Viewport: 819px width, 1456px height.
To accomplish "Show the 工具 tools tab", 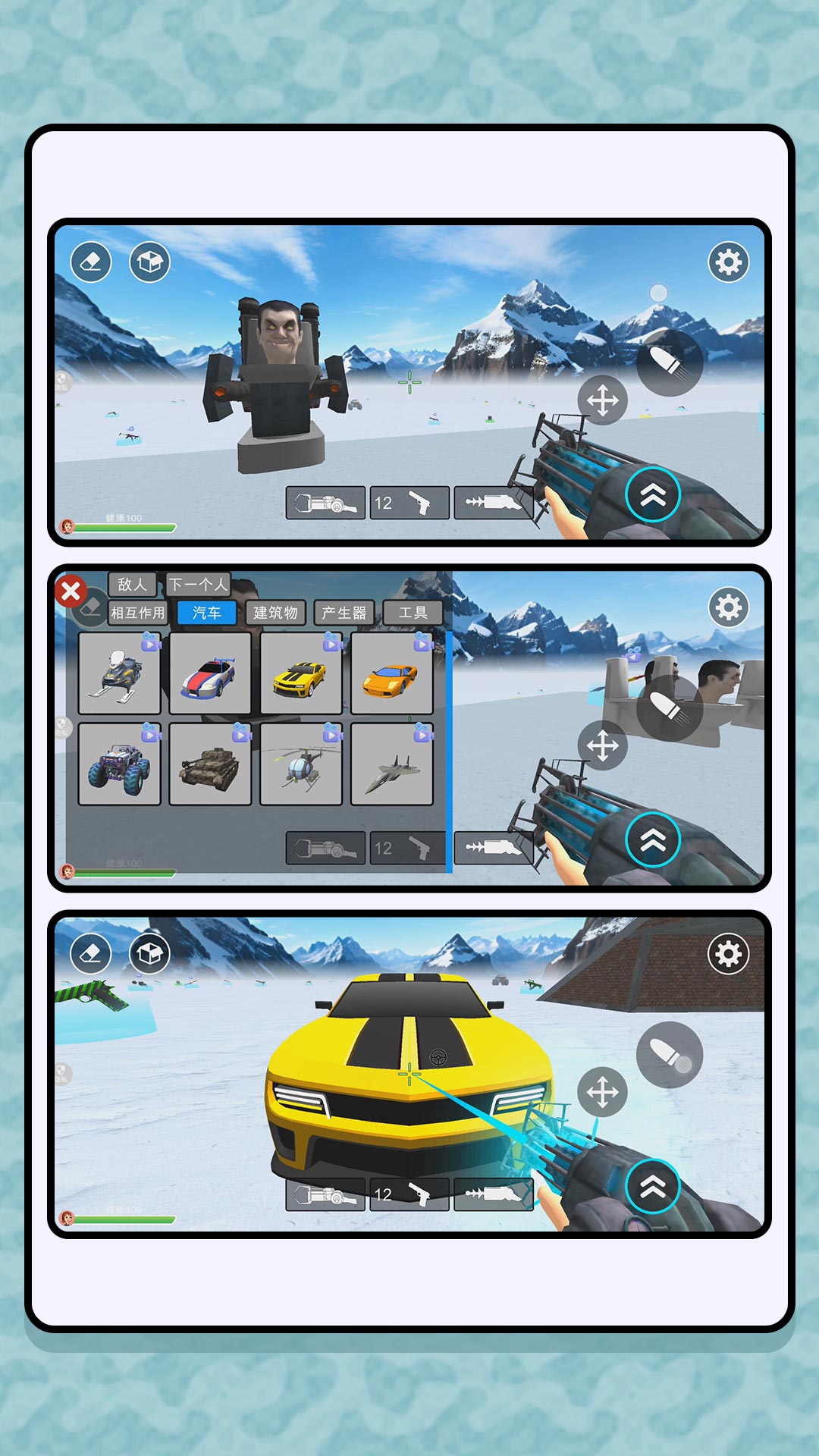I will coord(413,613).
